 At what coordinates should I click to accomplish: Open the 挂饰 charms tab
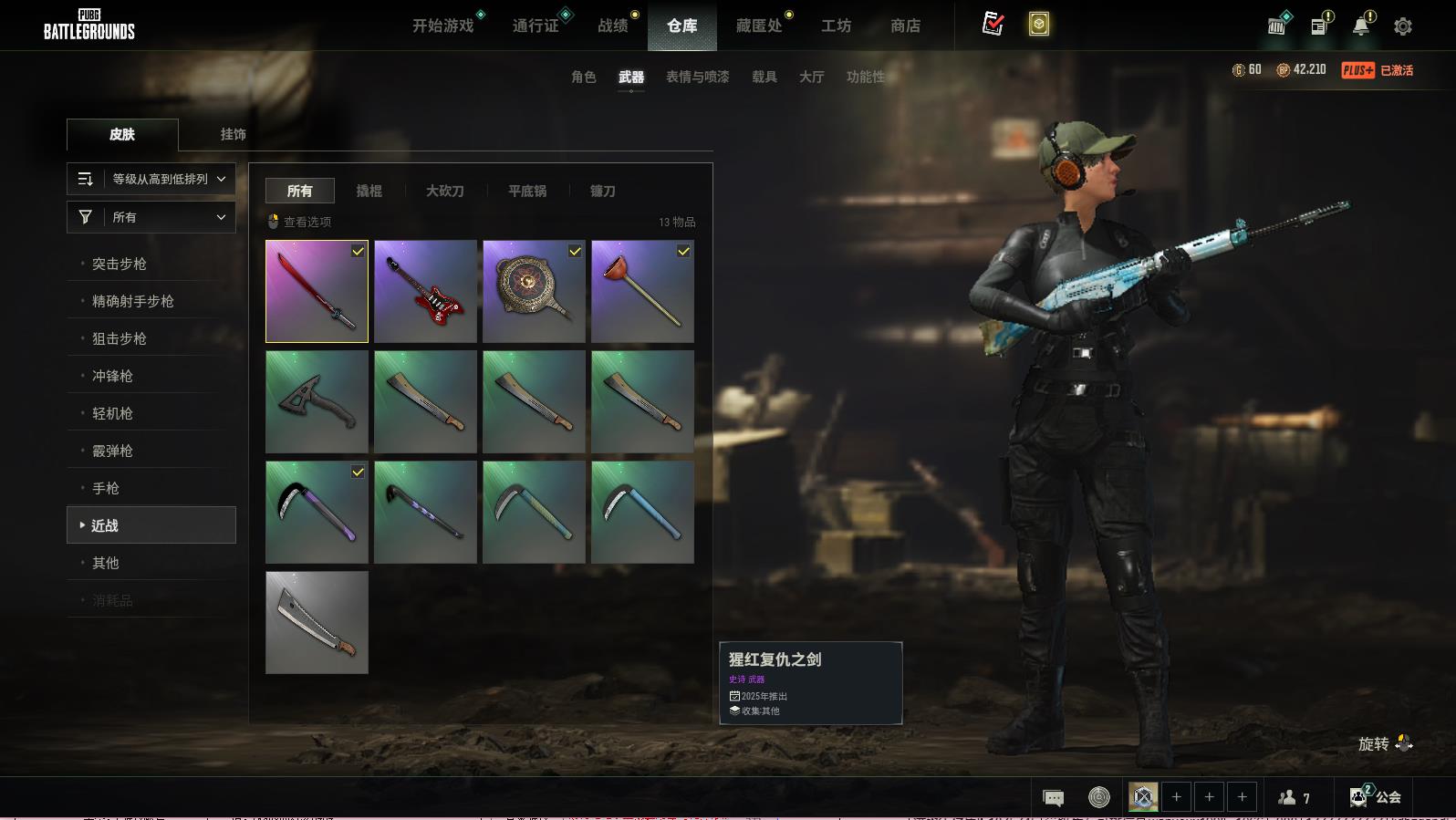pos(233,134)
